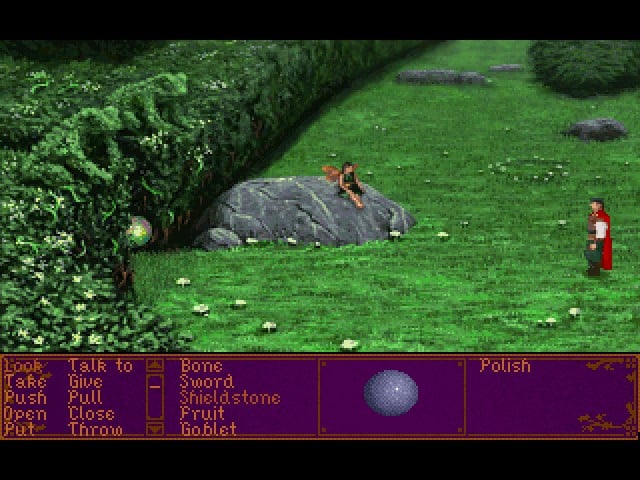Select the Look verb

(x=23, y=366)
